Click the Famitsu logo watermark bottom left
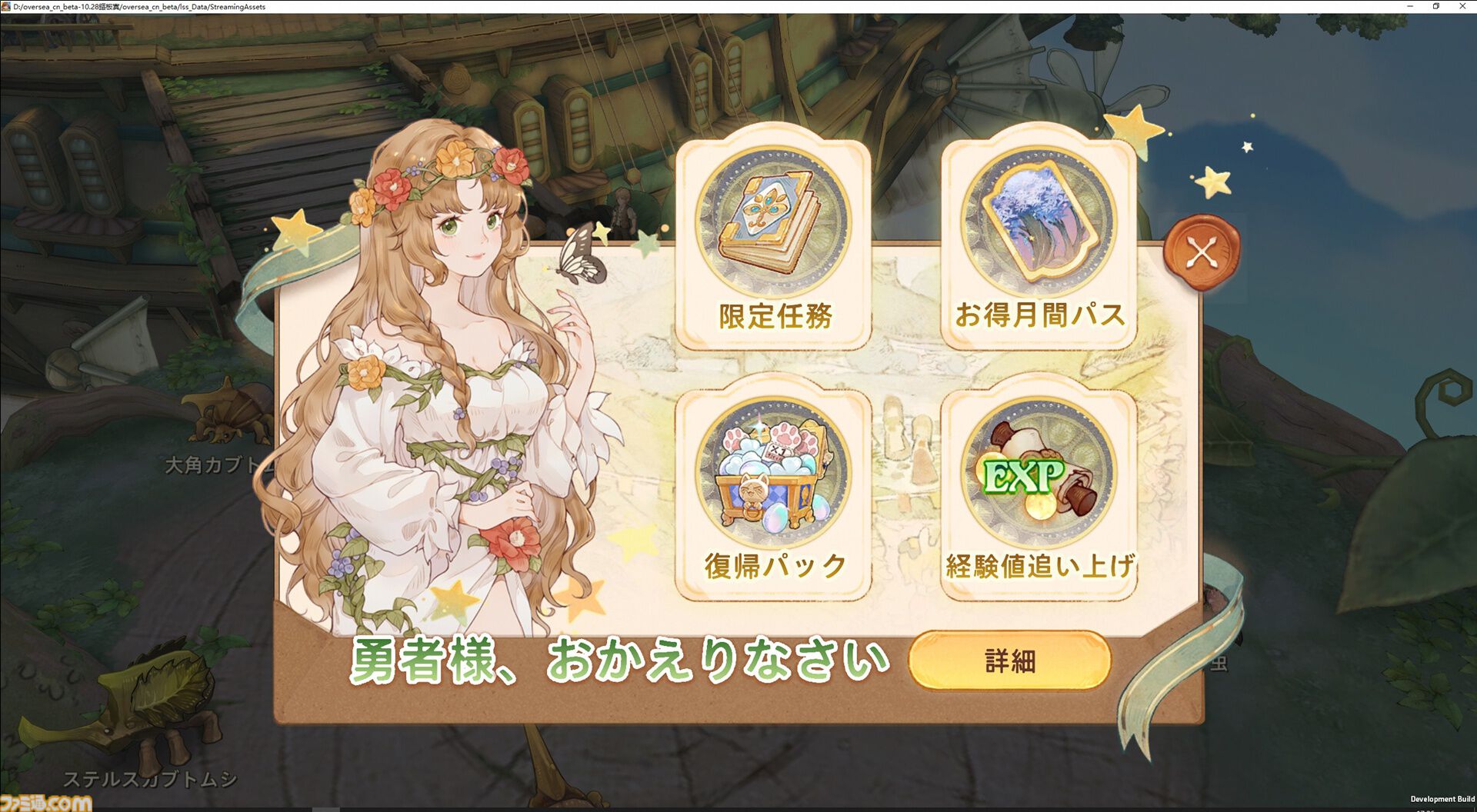The height and width of the screenshot is (812, 1477). [46, 800]
